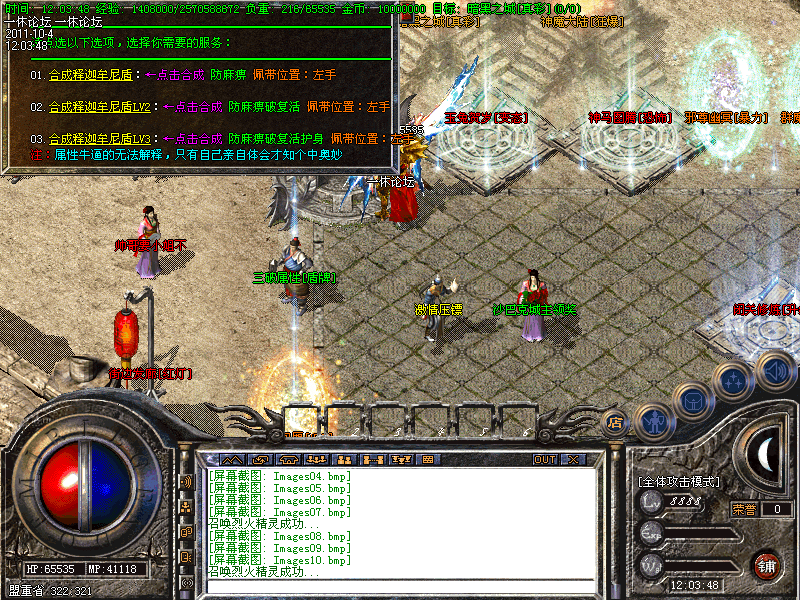Open the character sheet round icon
800x600 pixels.
click(x=653, y=422)
